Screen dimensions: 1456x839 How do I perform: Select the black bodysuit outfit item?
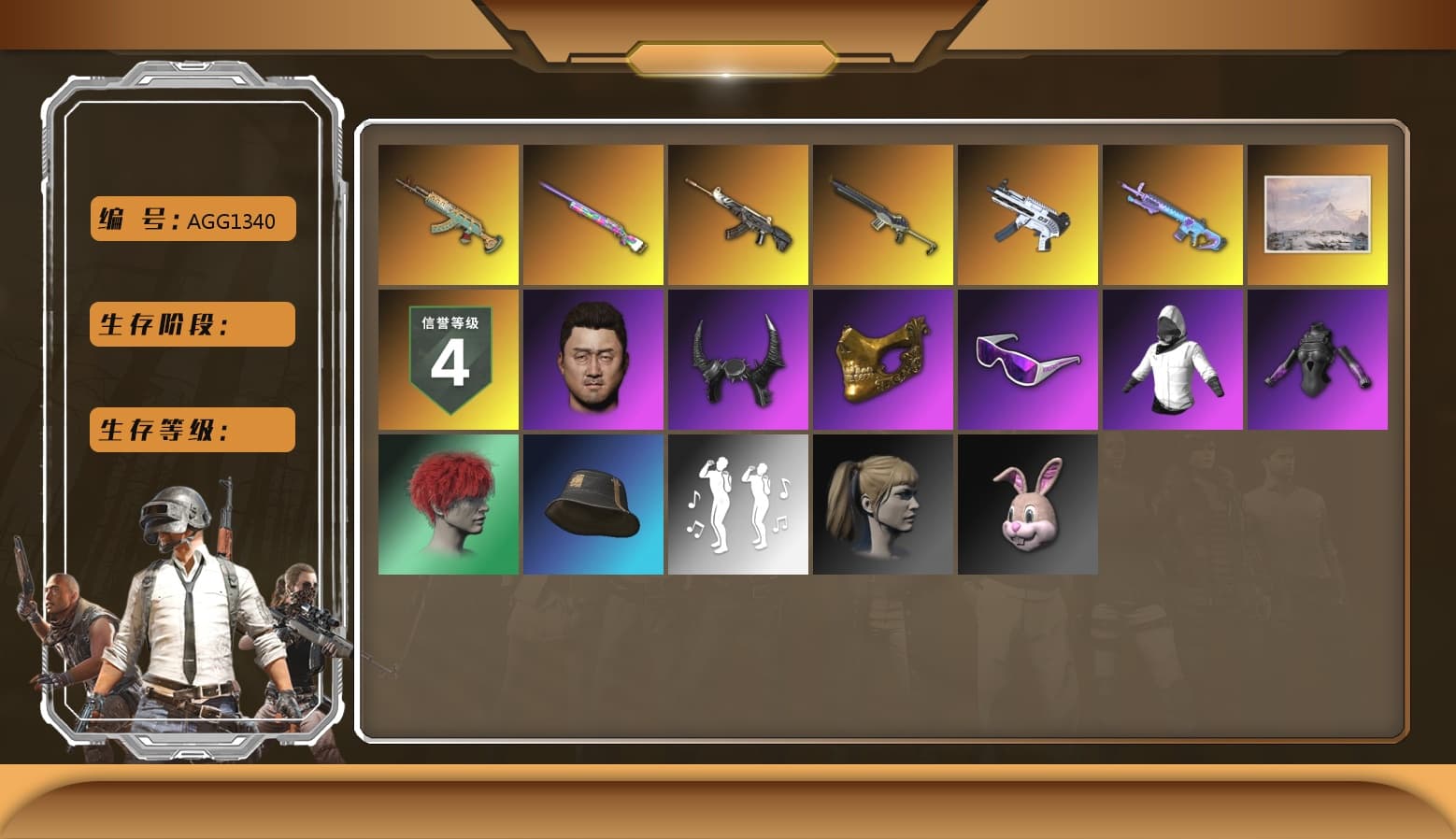[1318, 359]
